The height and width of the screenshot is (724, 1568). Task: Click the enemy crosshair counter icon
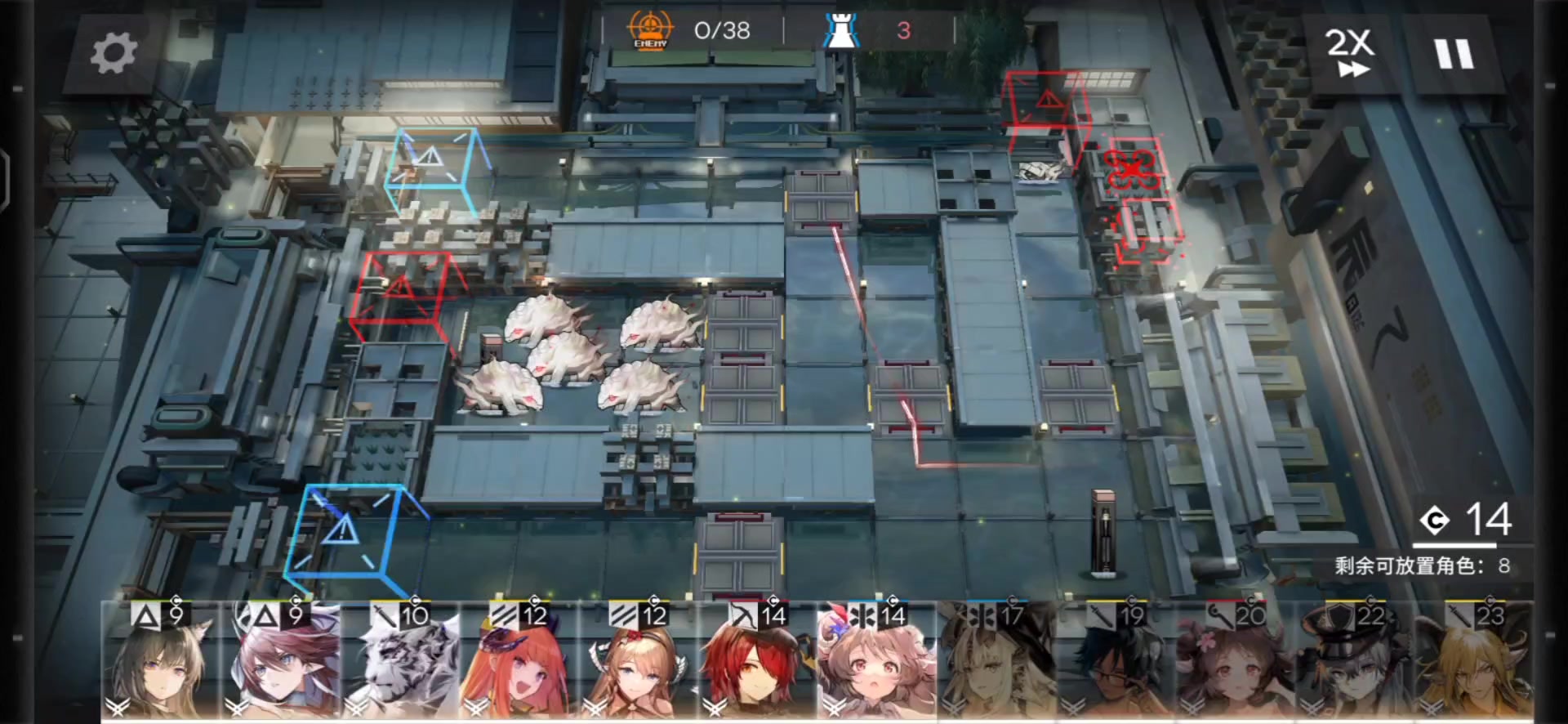click(x=649, y=29)
